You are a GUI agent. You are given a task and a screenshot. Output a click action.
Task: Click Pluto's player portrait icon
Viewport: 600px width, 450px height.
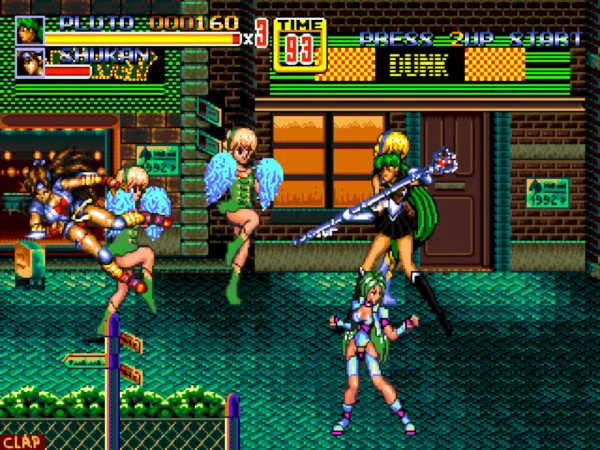tap(30, 31)
